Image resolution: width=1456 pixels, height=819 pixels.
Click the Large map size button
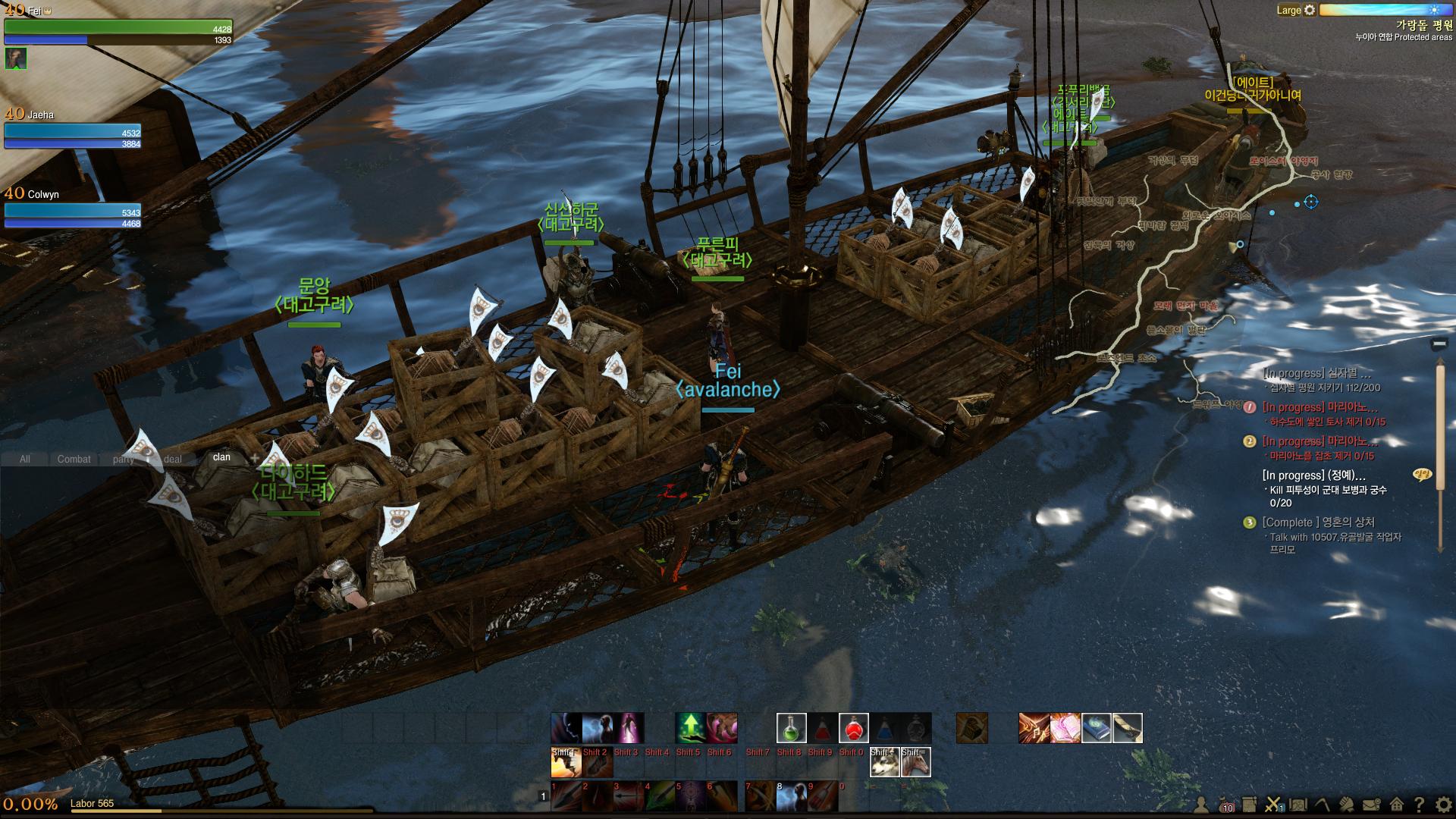(1288, 11)
